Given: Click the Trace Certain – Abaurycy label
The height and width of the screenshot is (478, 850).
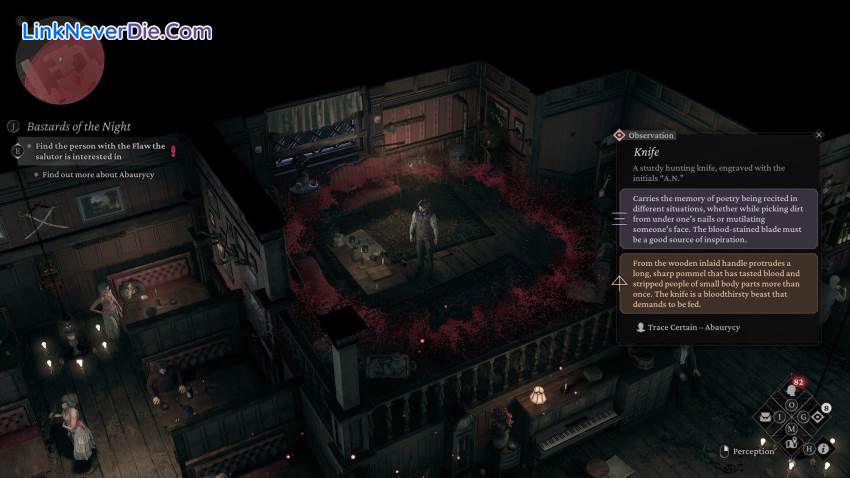Looking at the screenshot, I should click(690, 327).
